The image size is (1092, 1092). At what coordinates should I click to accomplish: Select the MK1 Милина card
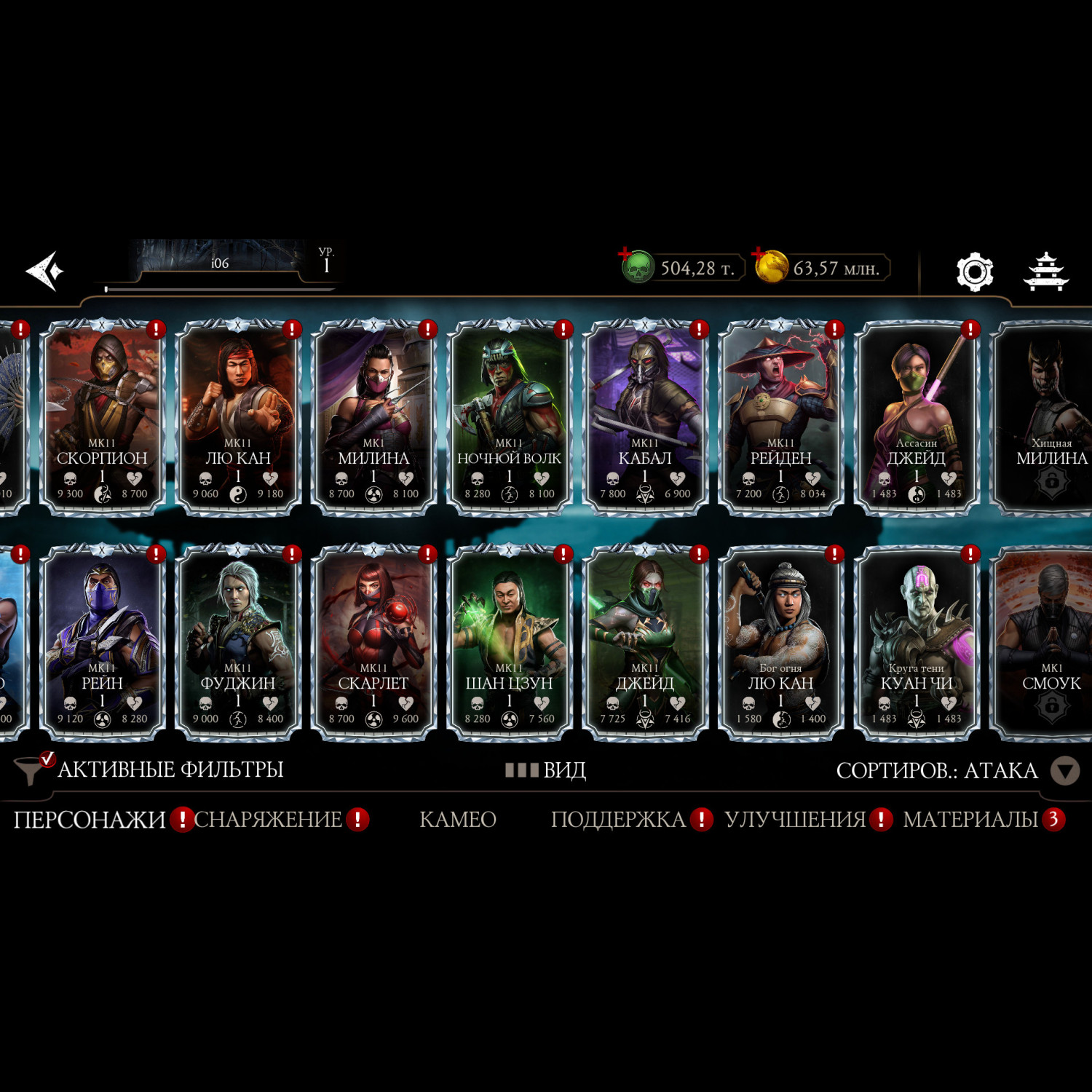pos(373,418)
